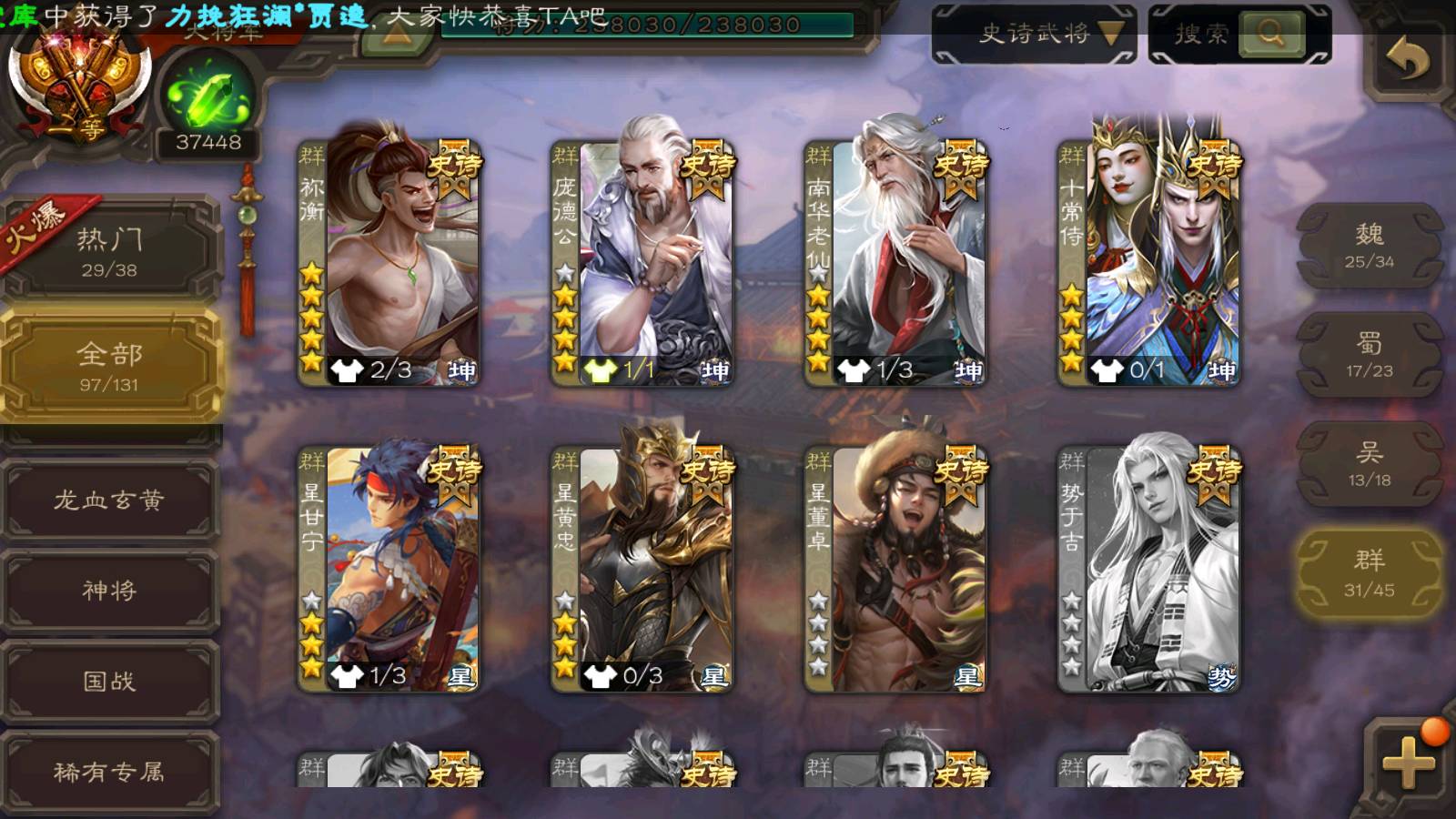Filter by 蜀 faction
The height and width of the screenshot is (819, 1456).
[x=1369, y=355]
